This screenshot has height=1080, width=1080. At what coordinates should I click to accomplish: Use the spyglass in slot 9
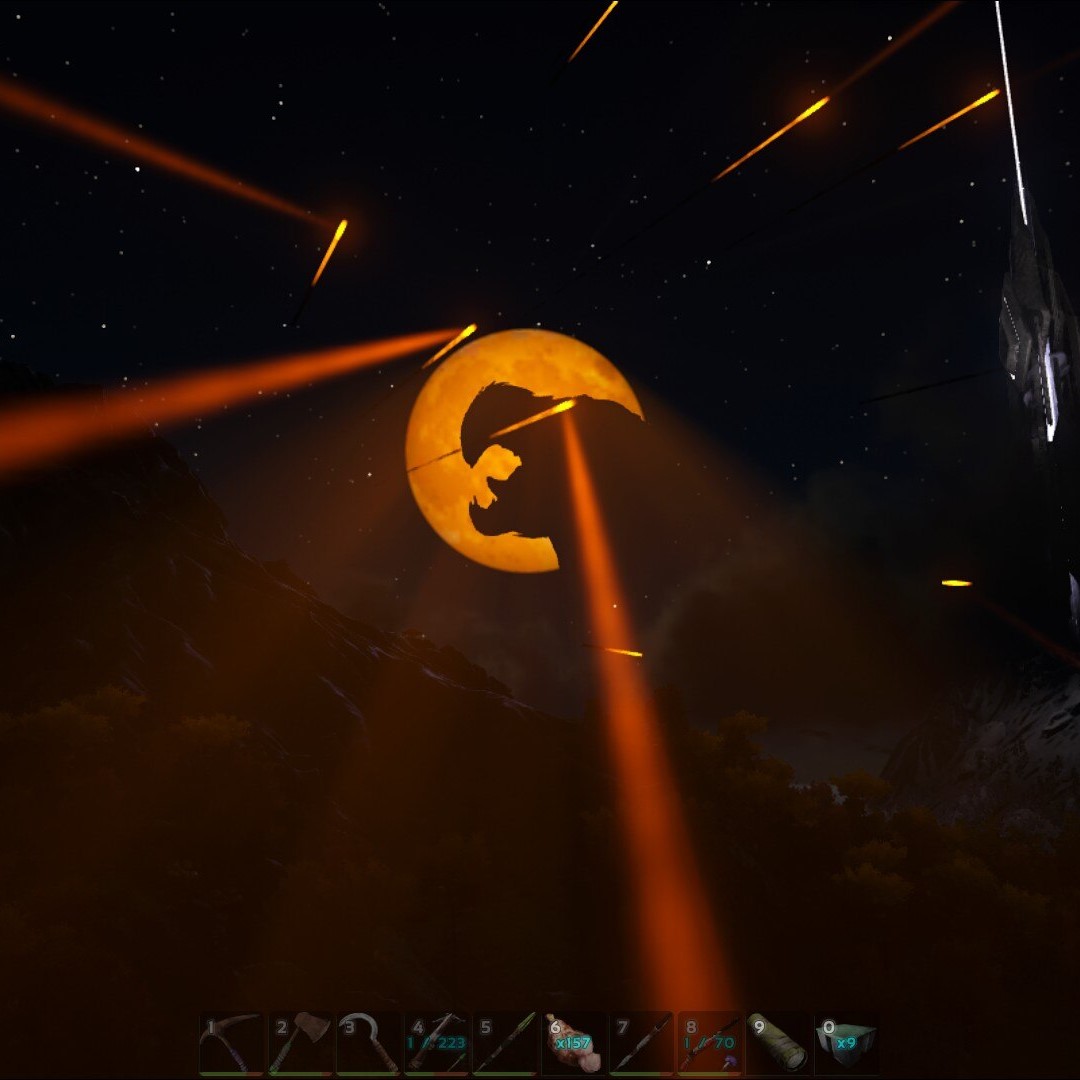click(x=778, y=1042)
